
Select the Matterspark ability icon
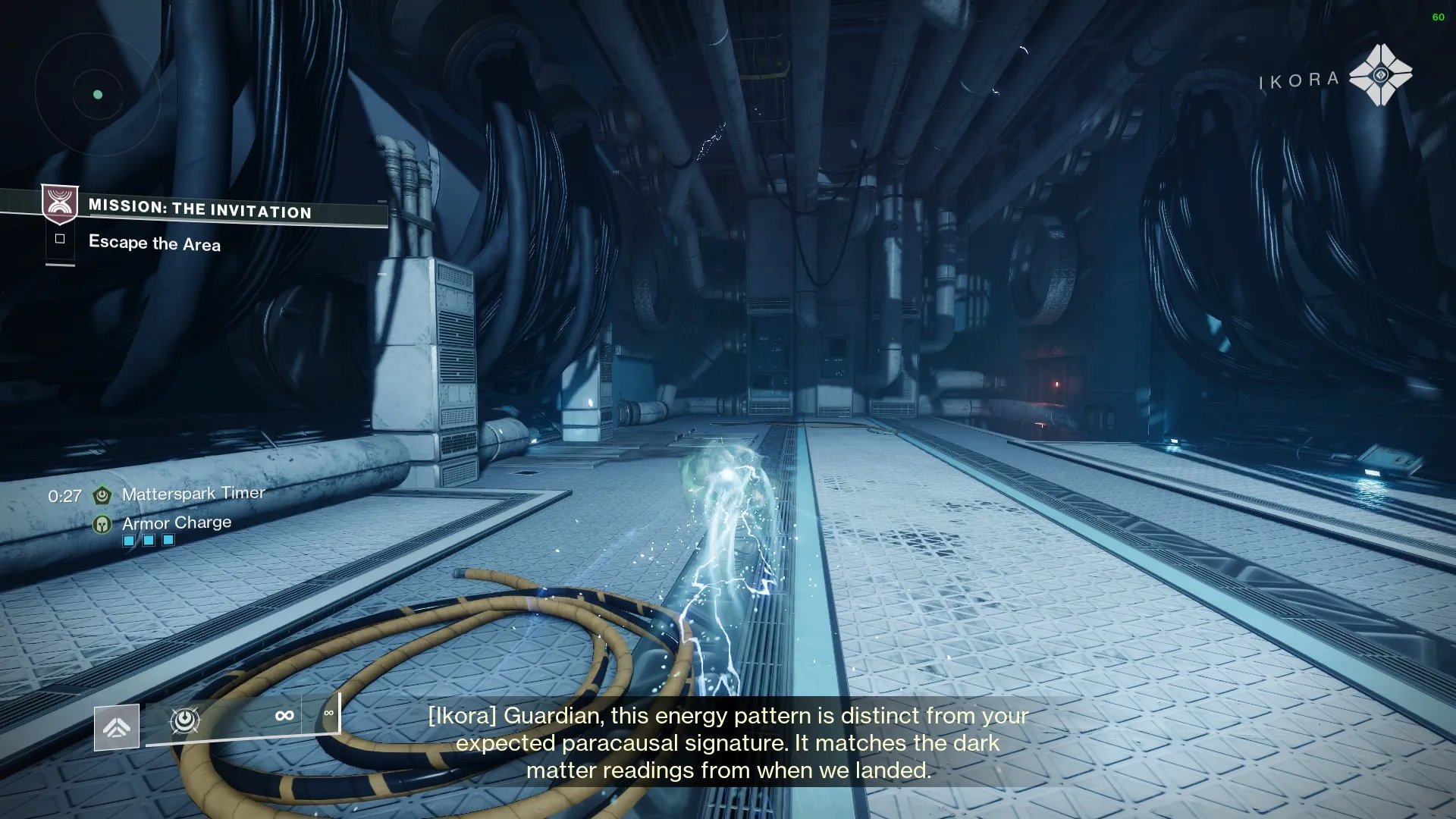coord(185,720)
